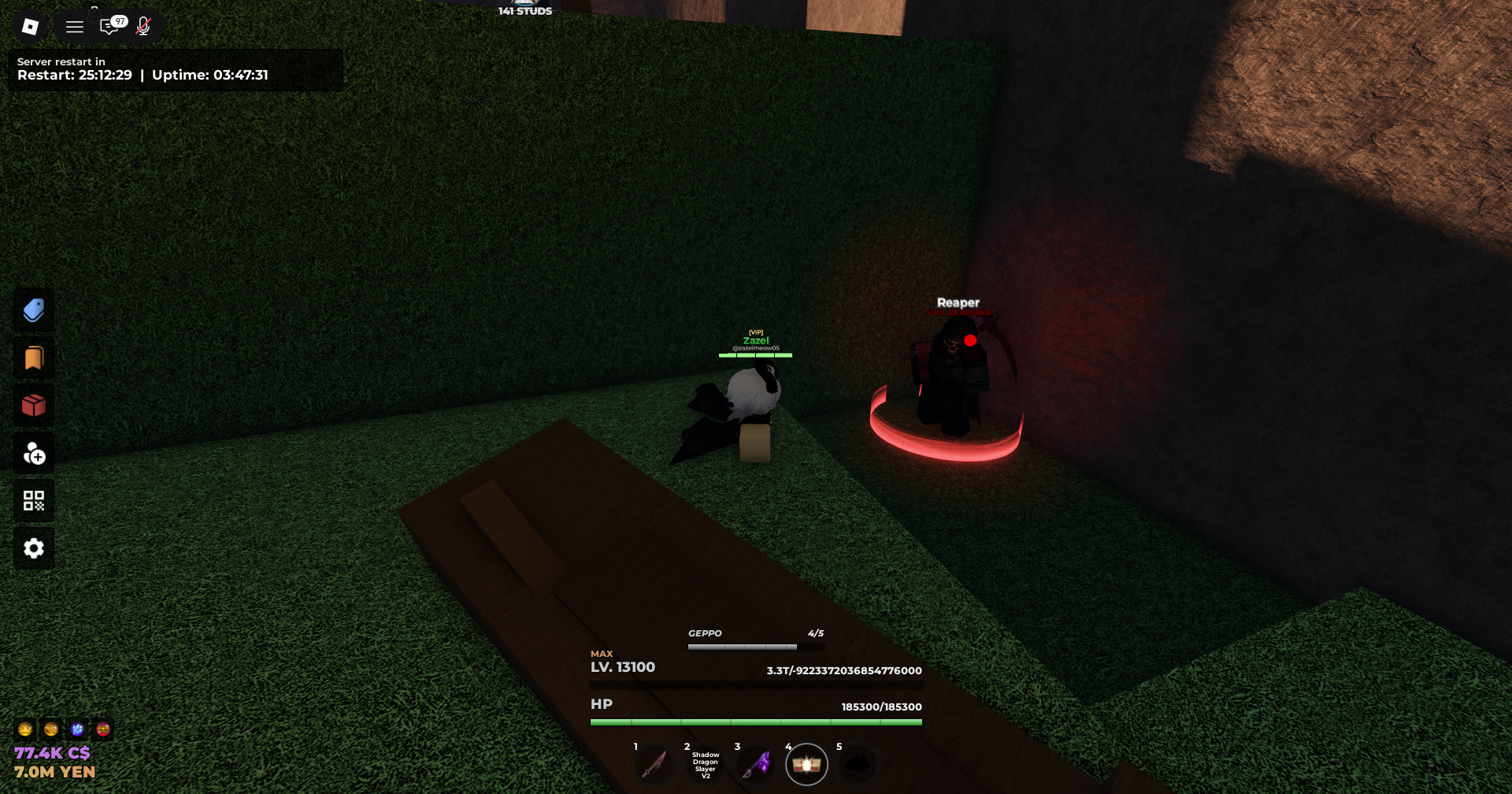Open chat showing 97 unread messages
The width and height of the screenshot is (1512, 794).
click(x=110, y=26)
